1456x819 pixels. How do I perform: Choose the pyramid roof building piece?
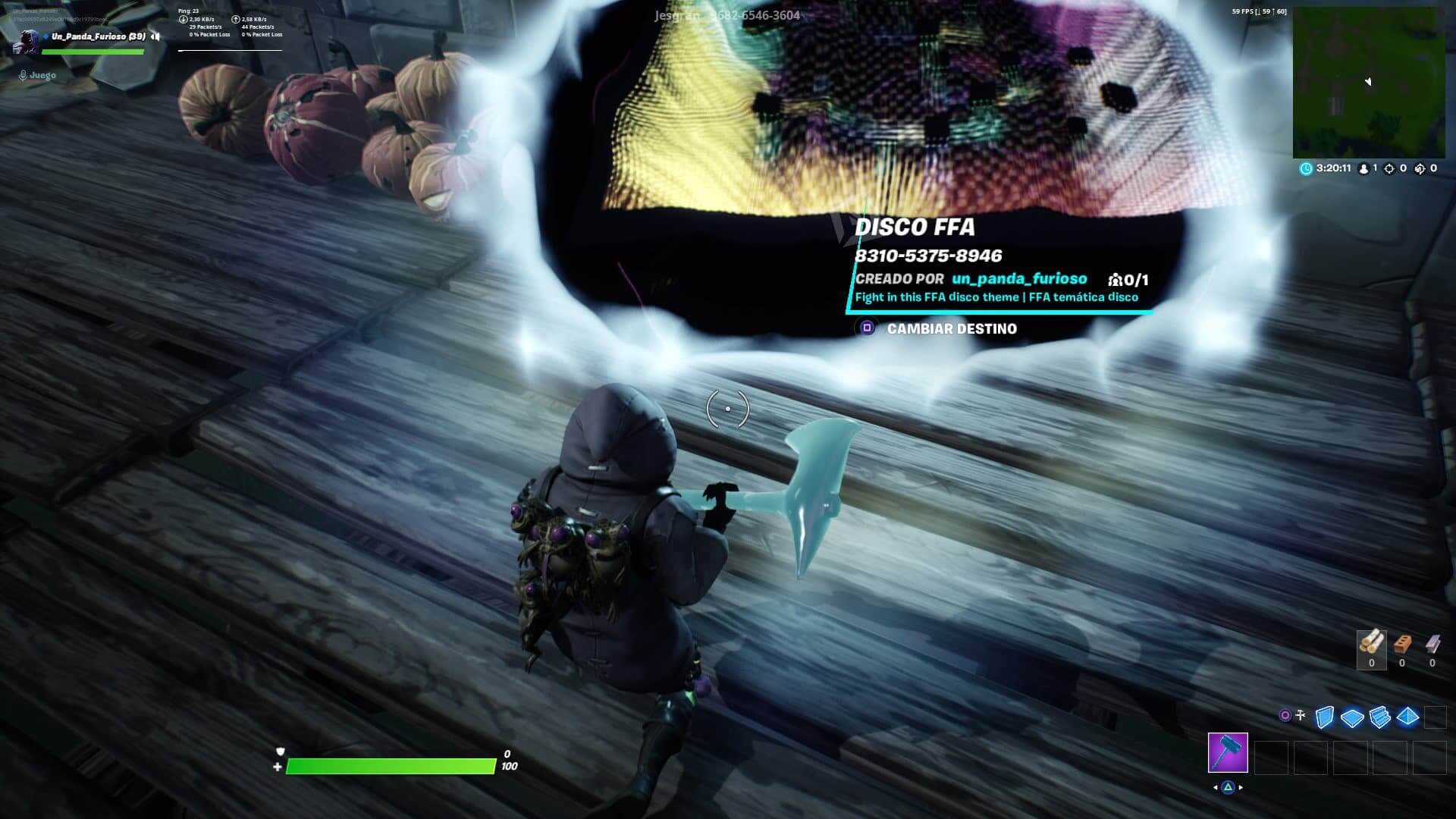1407,717
